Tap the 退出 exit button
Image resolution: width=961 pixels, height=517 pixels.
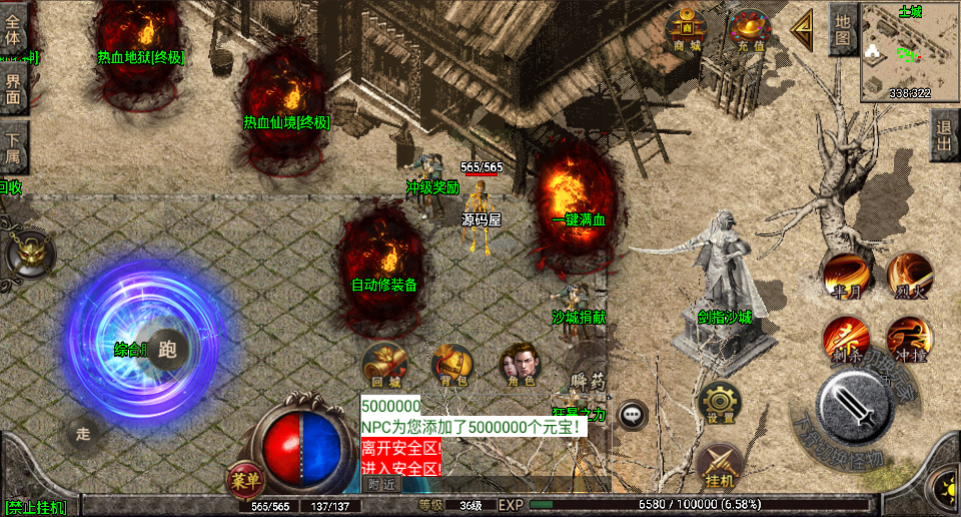943,134
